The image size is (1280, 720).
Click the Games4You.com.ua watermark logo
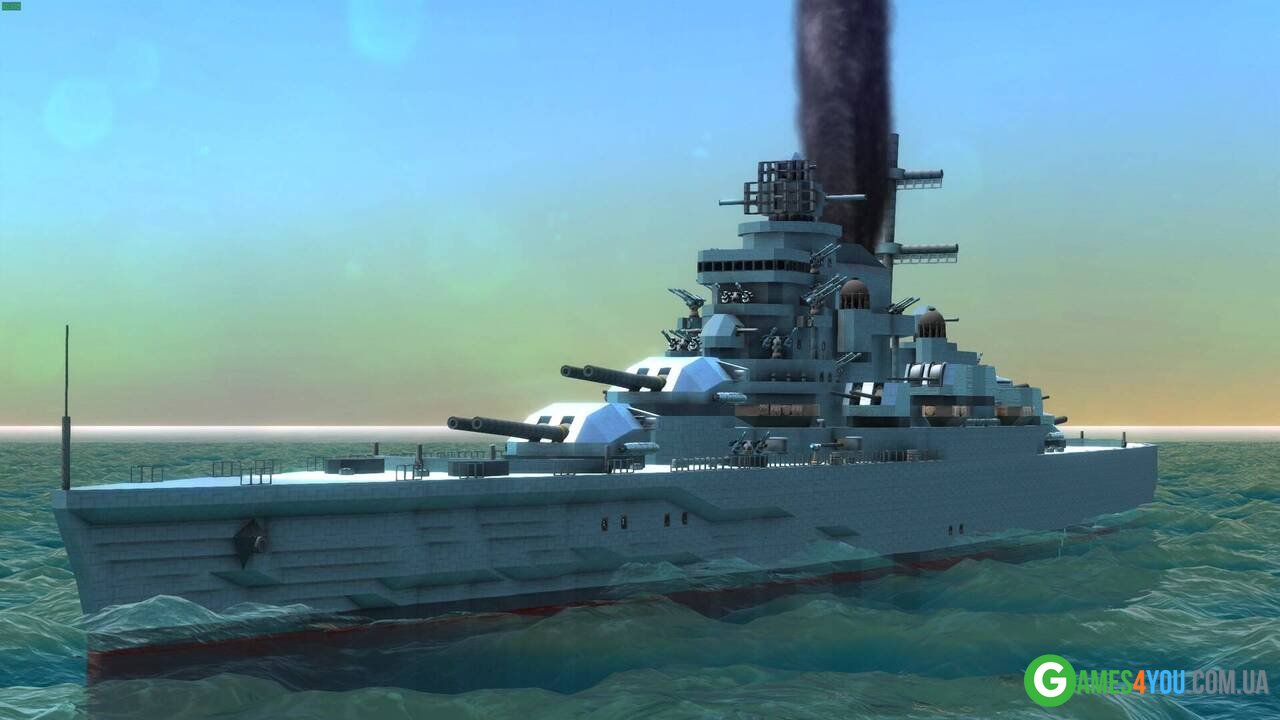(x=1146, y=681)
